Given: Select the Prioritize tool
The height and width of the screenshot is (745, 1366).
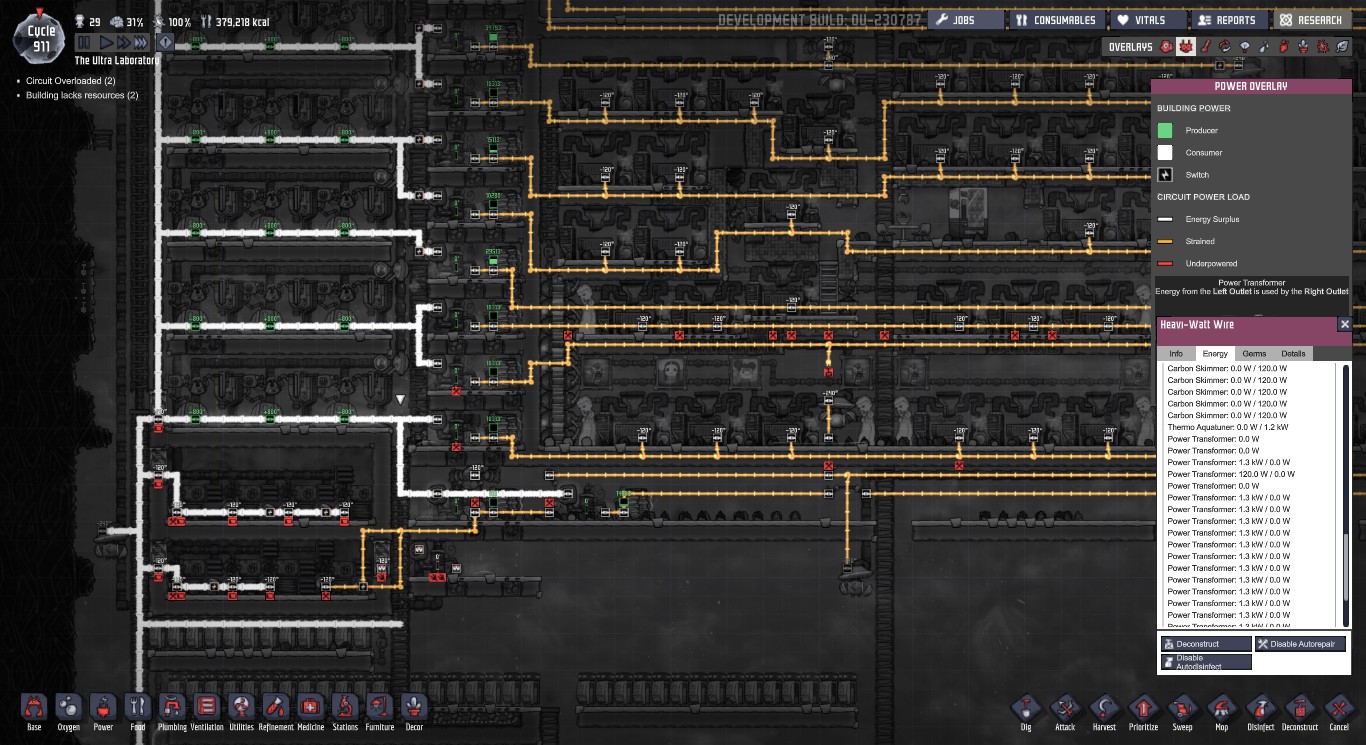Looking at the screenshot, I should 1143,710.
